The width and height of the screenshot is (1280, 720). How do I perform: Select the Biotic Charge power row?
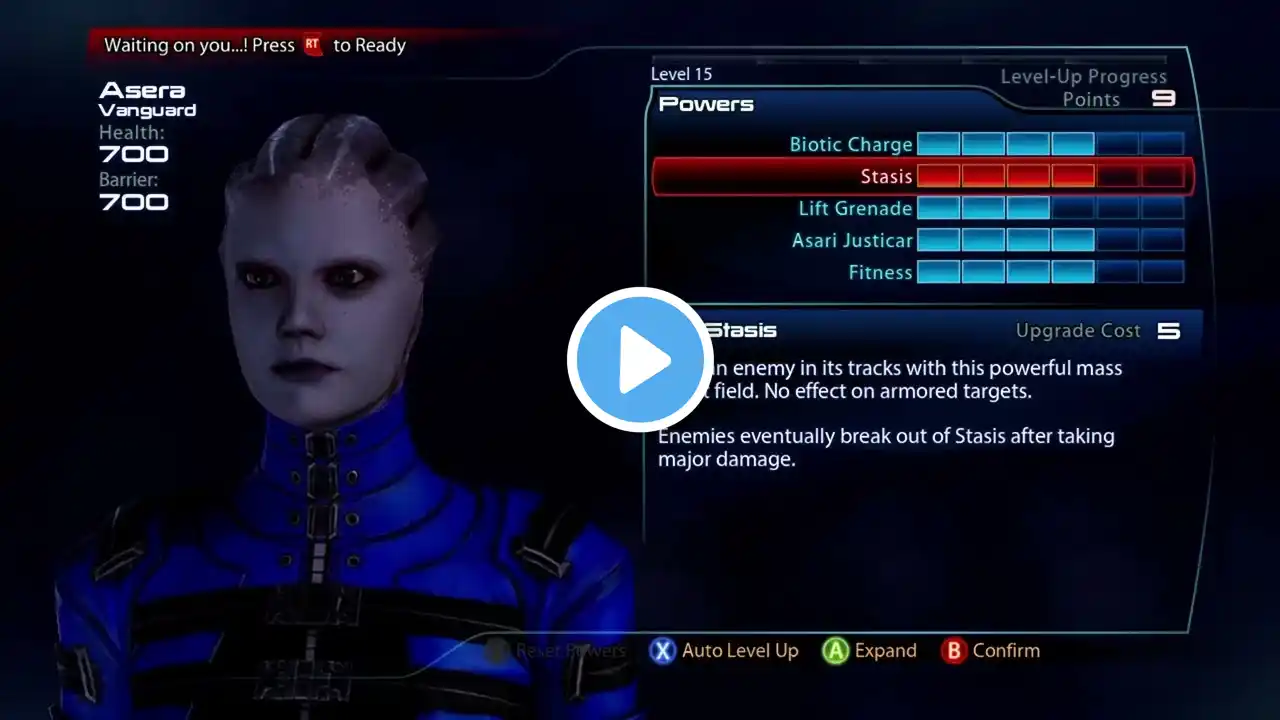850,145
